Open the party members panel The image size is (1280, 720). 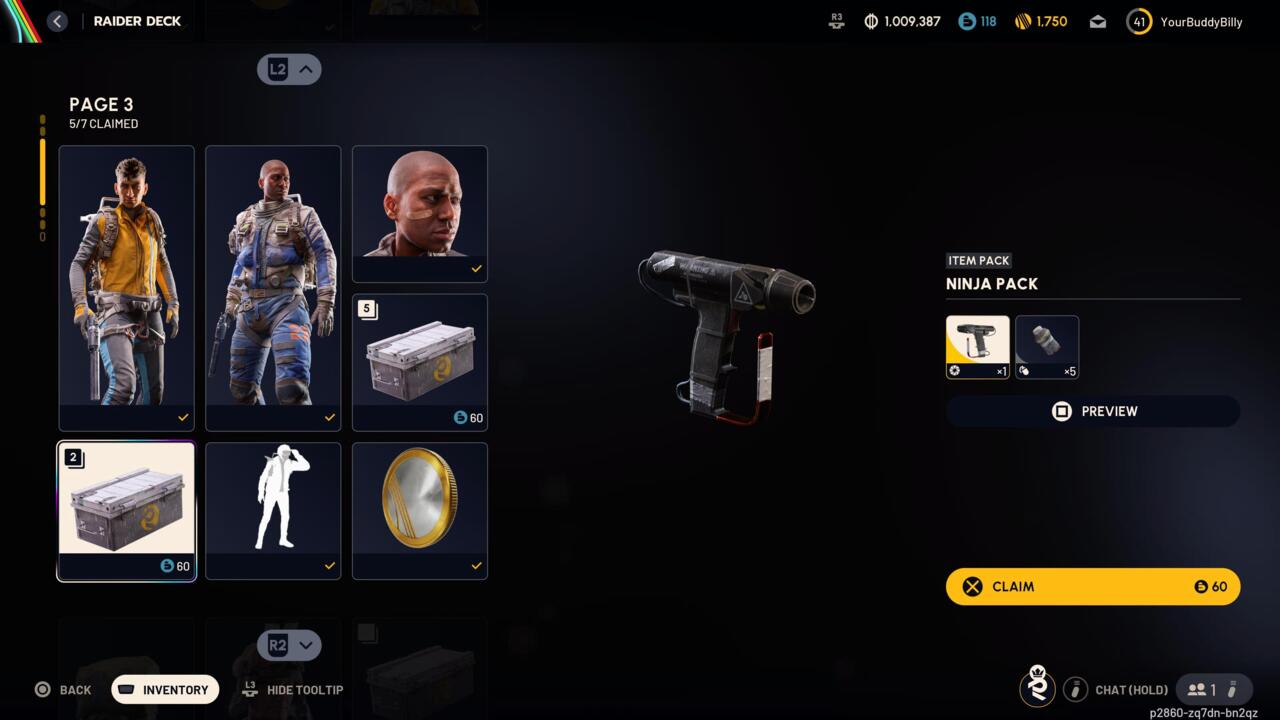[1213, 689]
